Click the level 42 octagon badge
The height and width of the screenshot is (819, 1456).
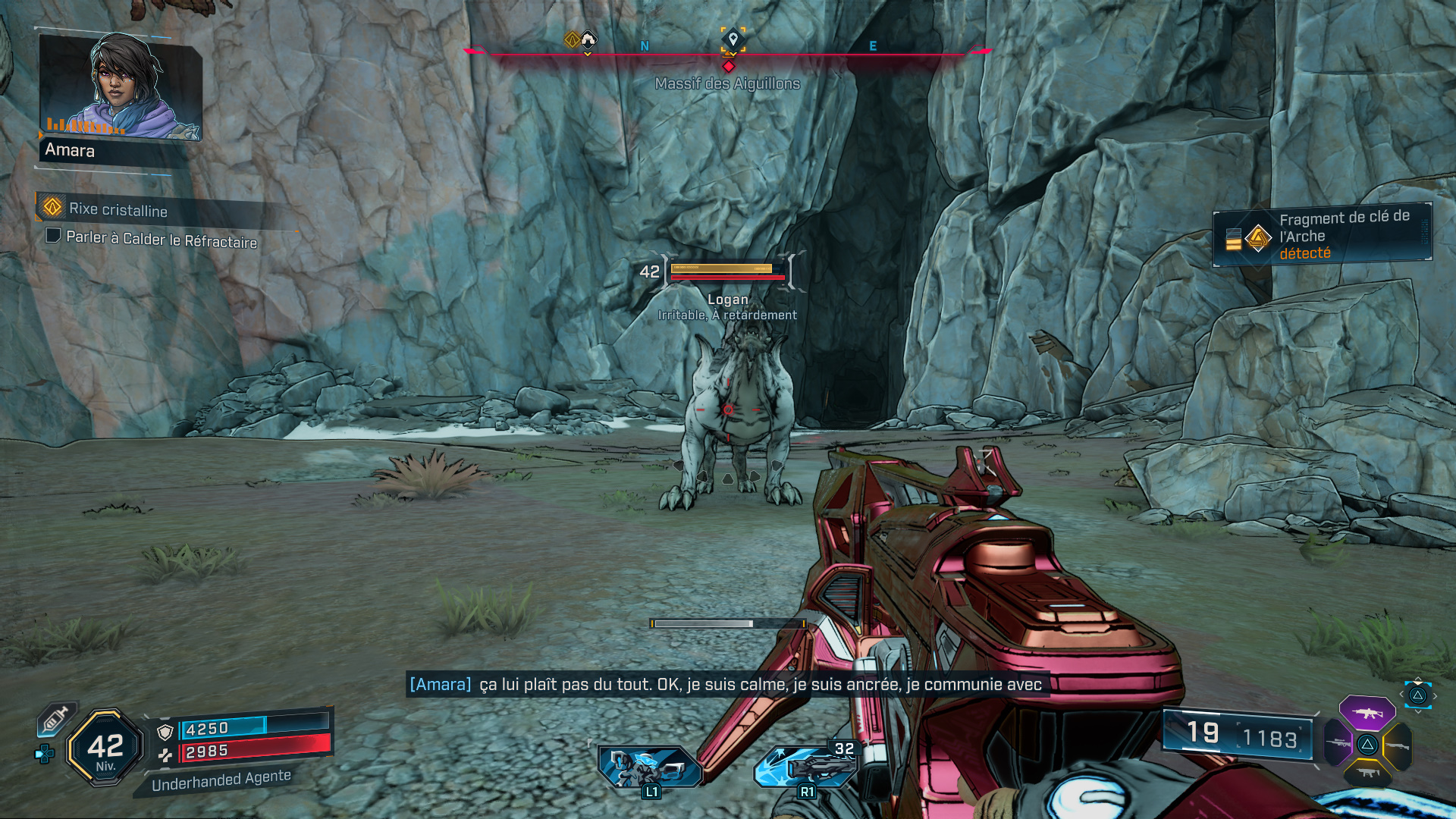point(105,748)
